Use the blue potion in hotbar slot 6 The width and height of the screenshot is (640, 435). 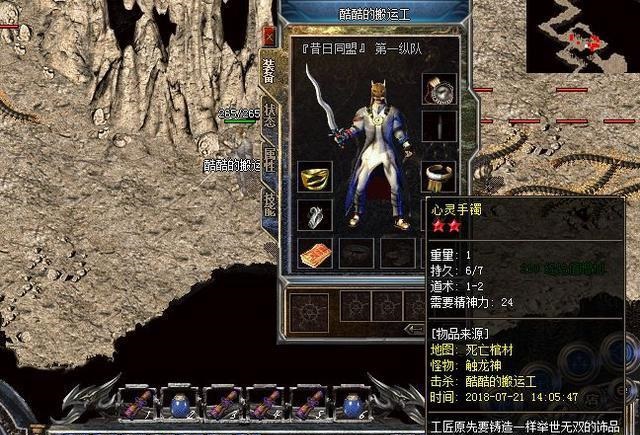coord(352,403)
